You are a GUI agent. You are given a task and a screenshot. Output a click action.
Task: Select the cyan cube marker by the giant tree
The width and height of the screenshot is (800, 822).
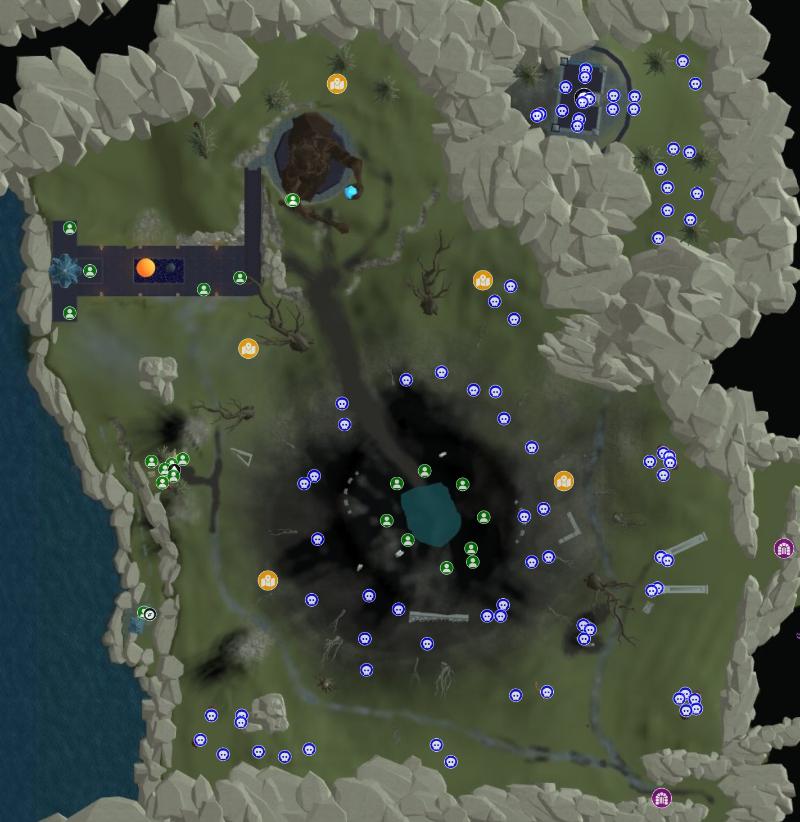tap(351, 192)
